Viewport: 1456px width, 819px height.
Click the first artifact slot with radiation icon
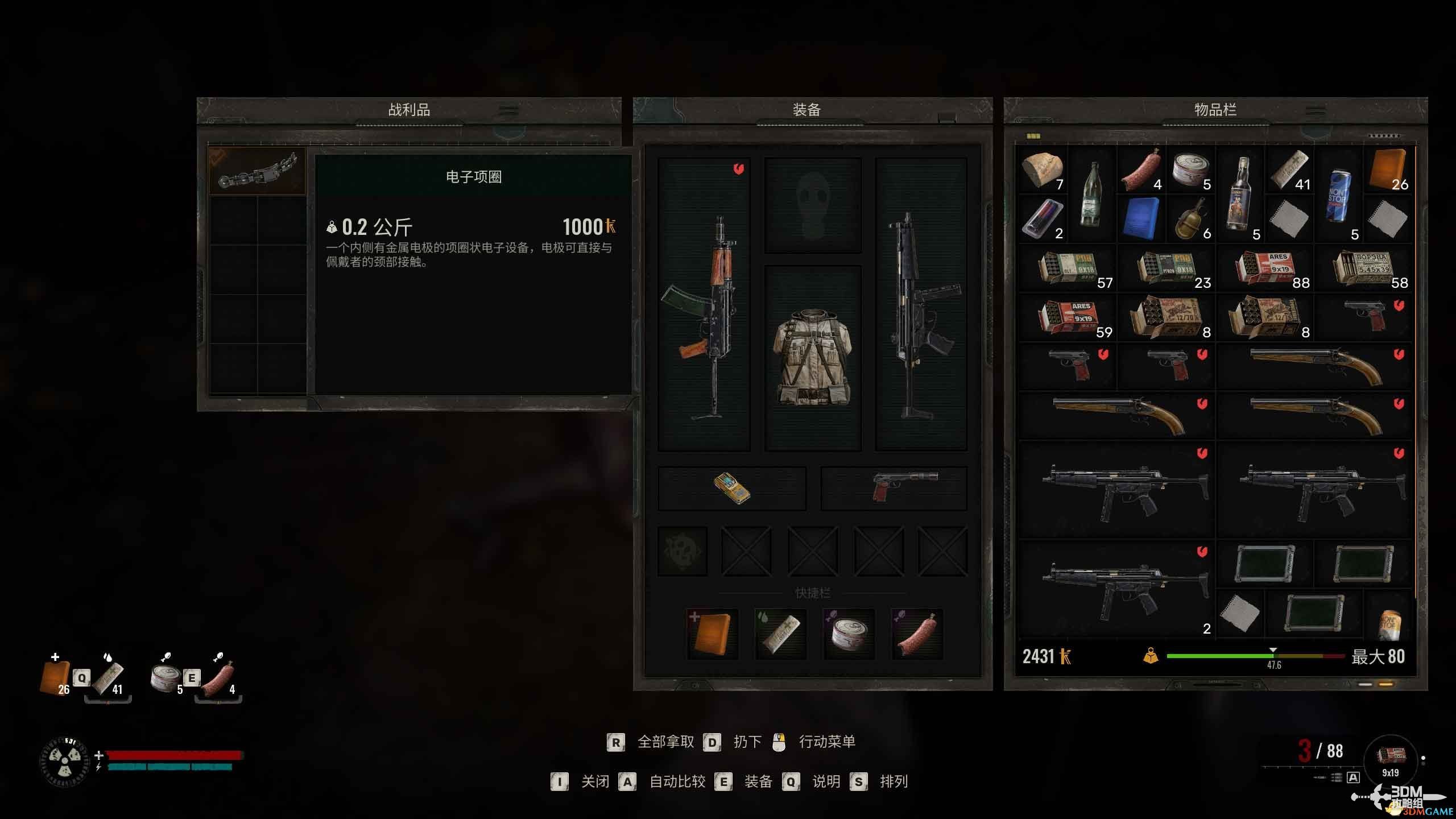coord(682,551)
